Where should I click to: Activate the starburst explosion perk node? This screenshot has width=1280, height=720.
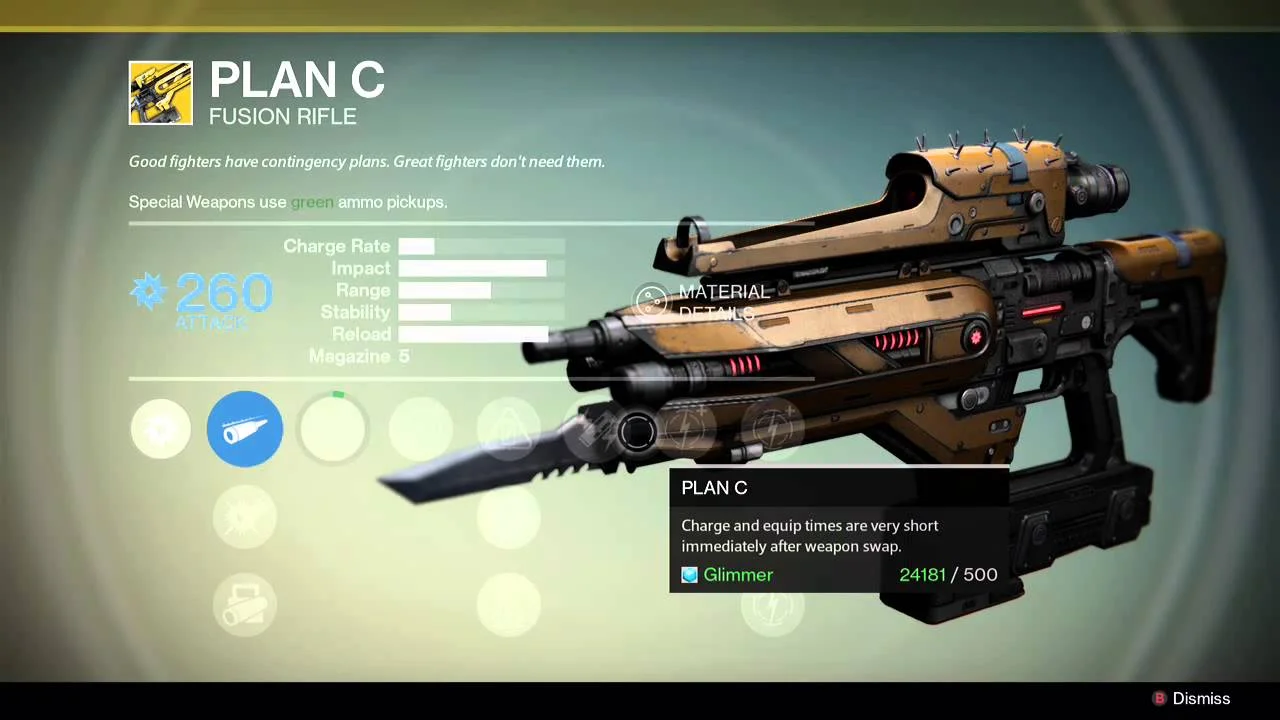point(245,517)
